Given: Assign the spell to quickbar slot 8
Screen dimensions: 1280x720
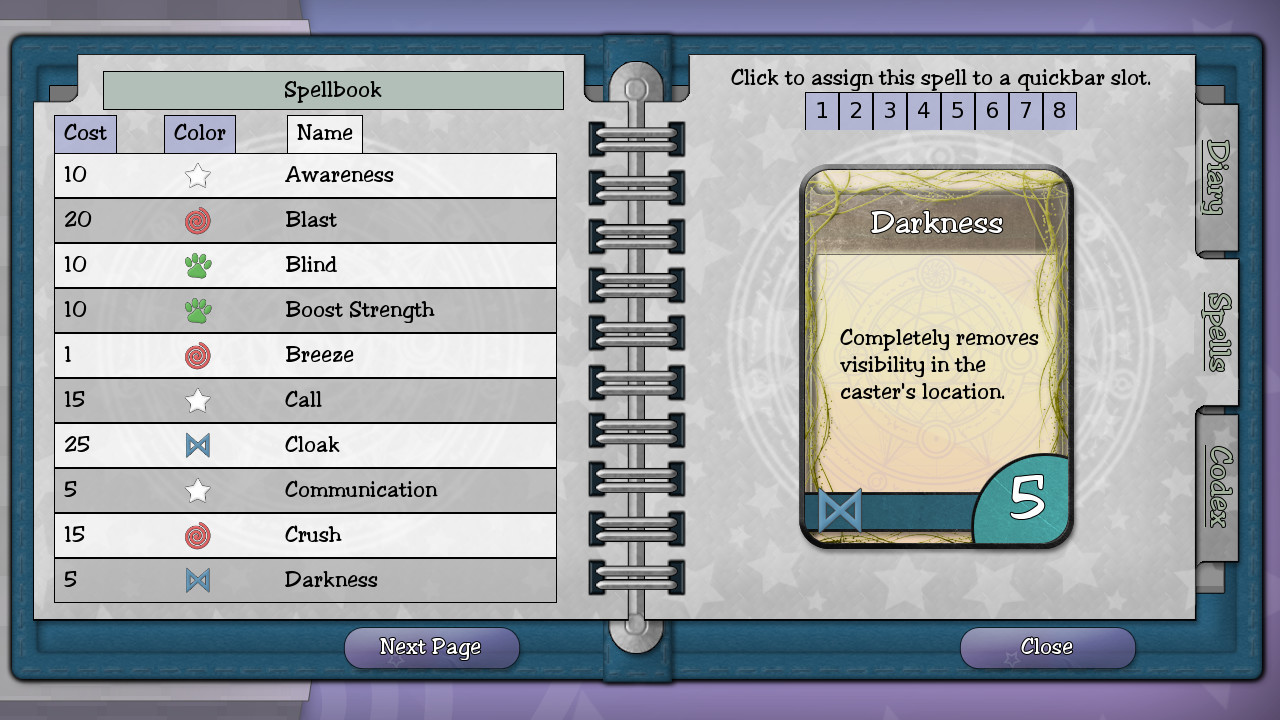Looking at the screenshot, I should pyautogui.click(x=1059, y=111).
